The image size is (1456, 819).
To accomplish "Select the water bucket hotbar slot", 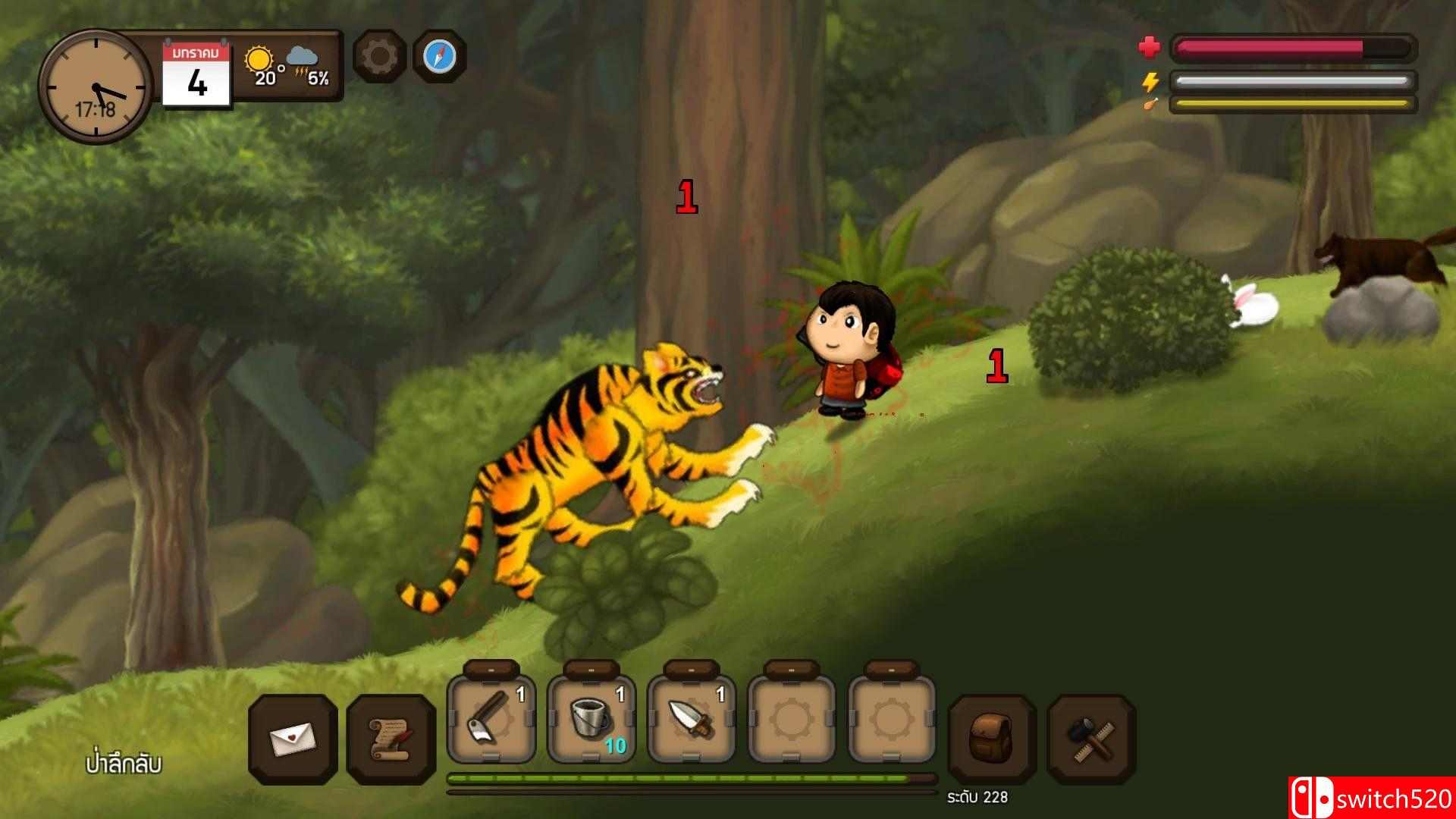I will click(591, 719).
